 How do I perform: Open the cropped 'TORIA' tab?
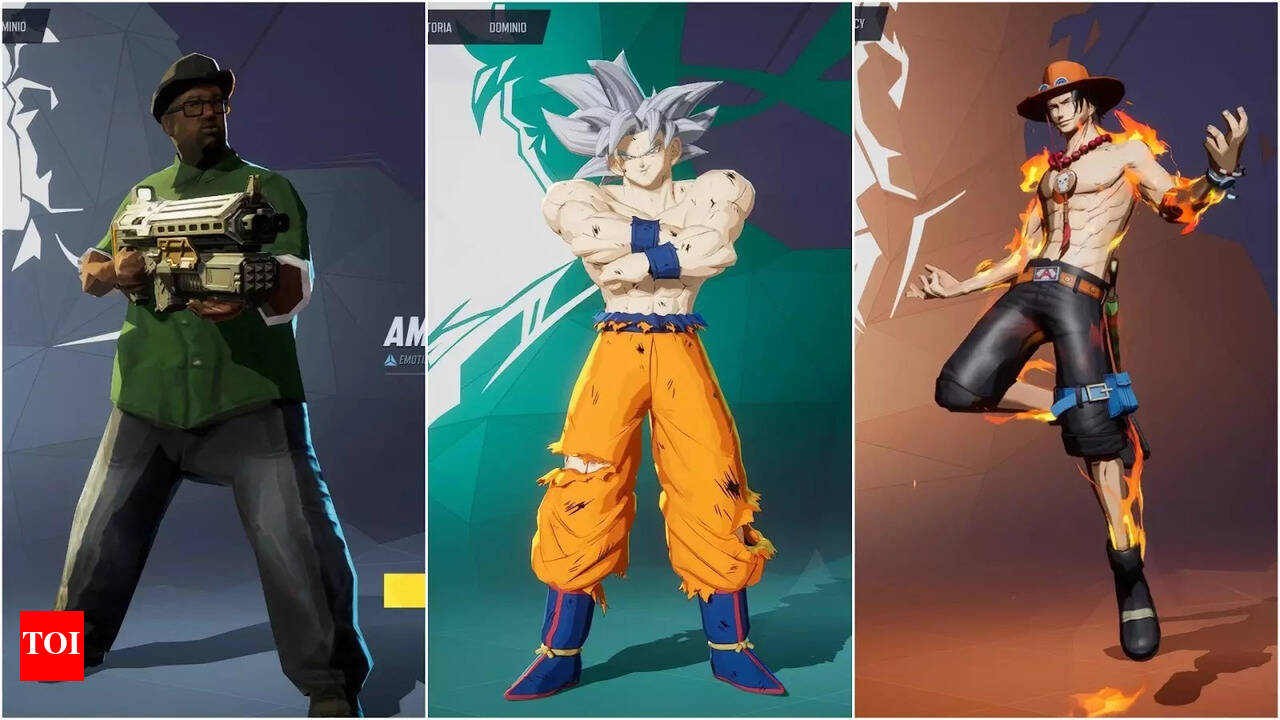click(440, 27)
